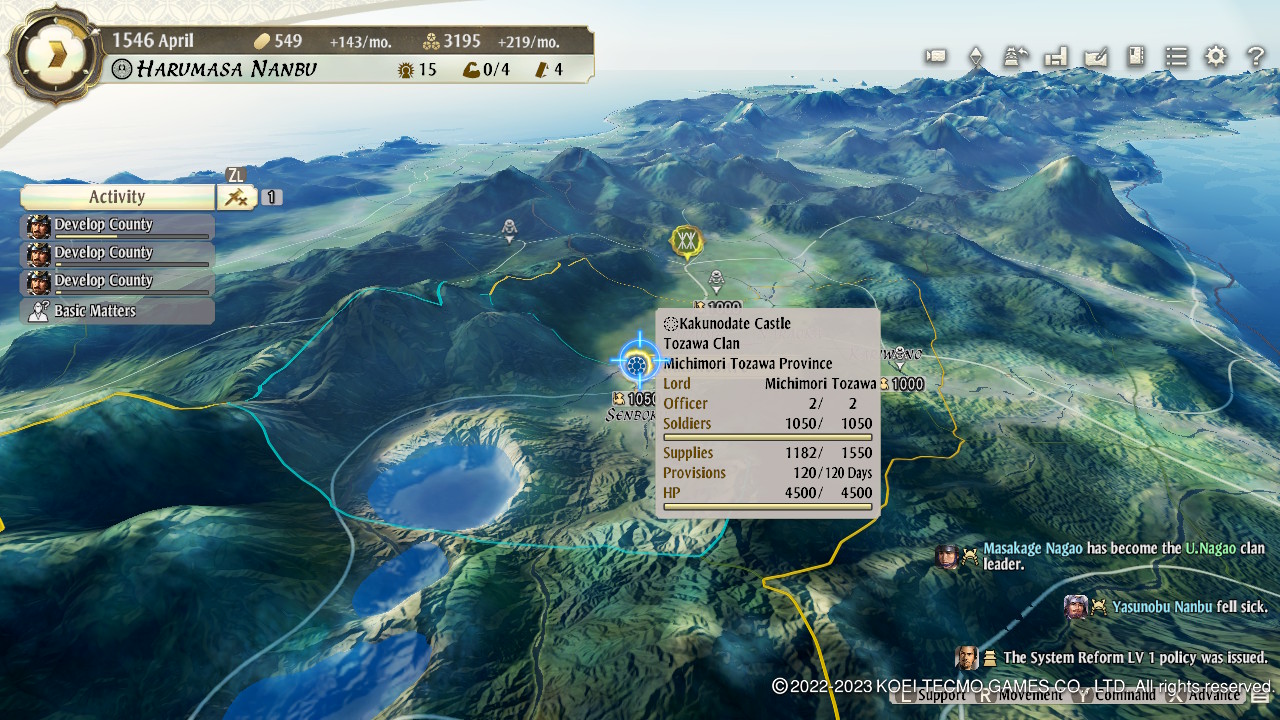Click the time advance arrow button

pyautogui.click(x=54, y=55)
